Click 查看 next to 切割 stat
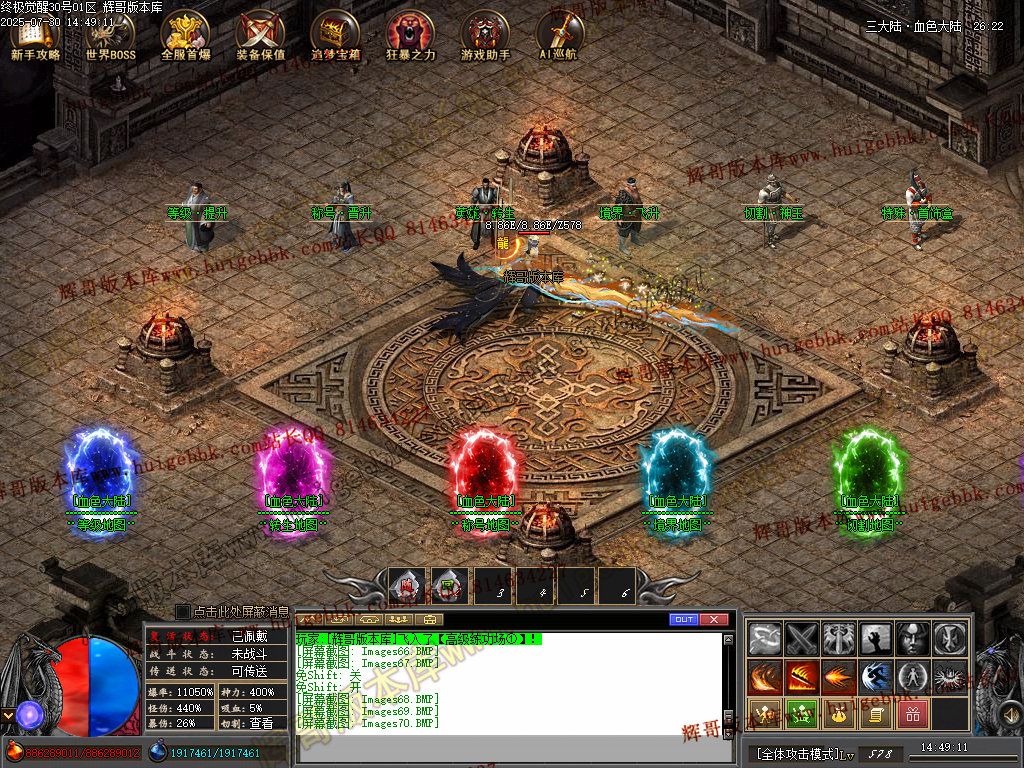This screenshot has width=1024, height=768. (x=261, y=723)
